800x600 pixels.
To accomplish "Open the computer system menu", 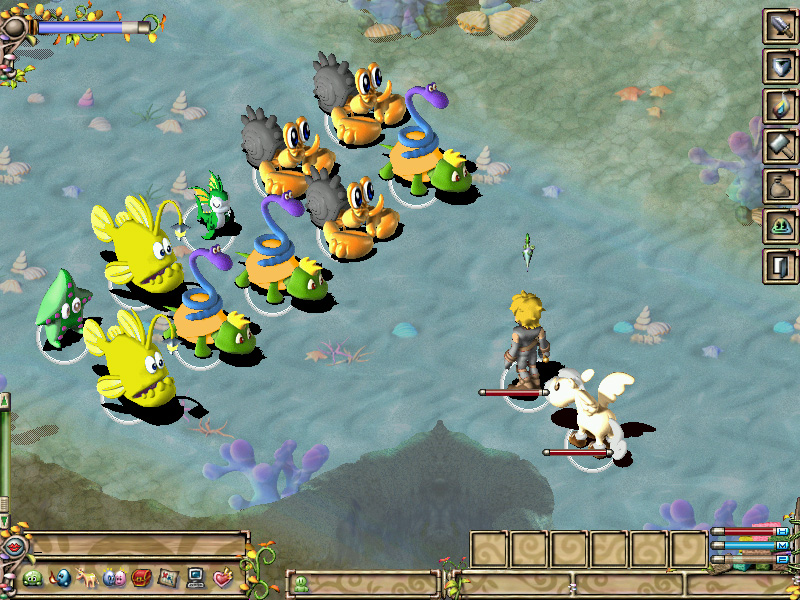I will tap(195, 578).
